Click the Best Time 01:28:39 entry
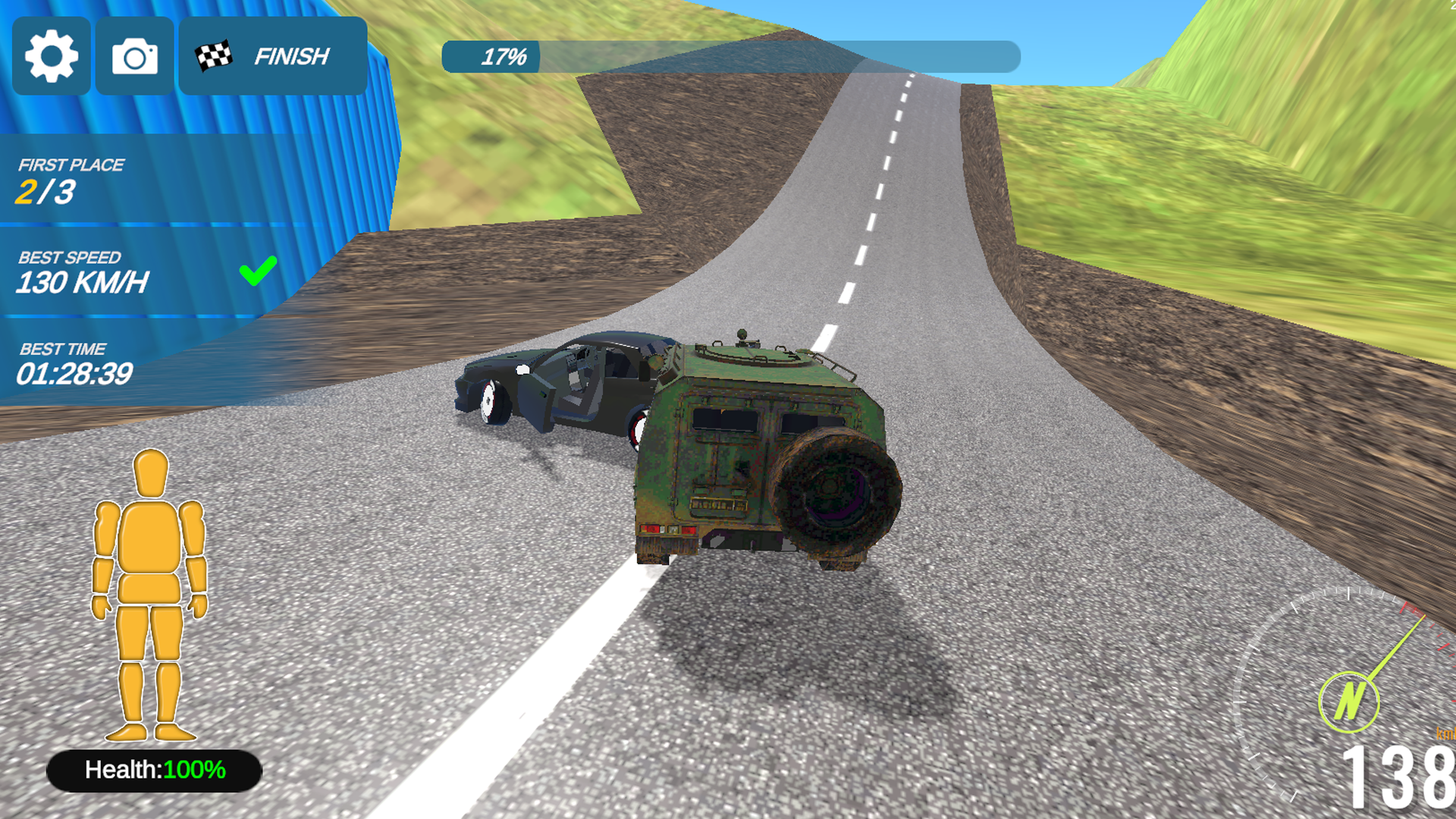Image resolution: width=1456 pixels, height=819 pixels. point(74,373)
